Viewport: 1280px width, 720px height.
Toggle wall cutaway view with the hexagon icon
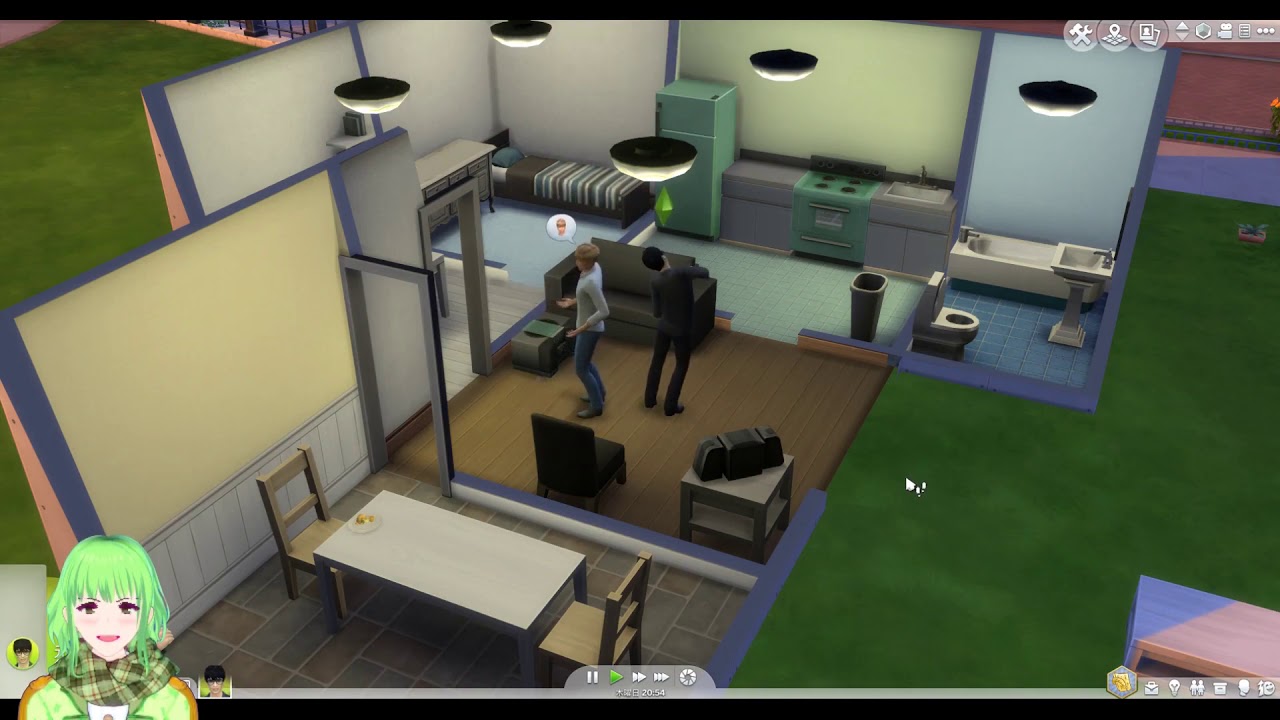coord(1204,32)
